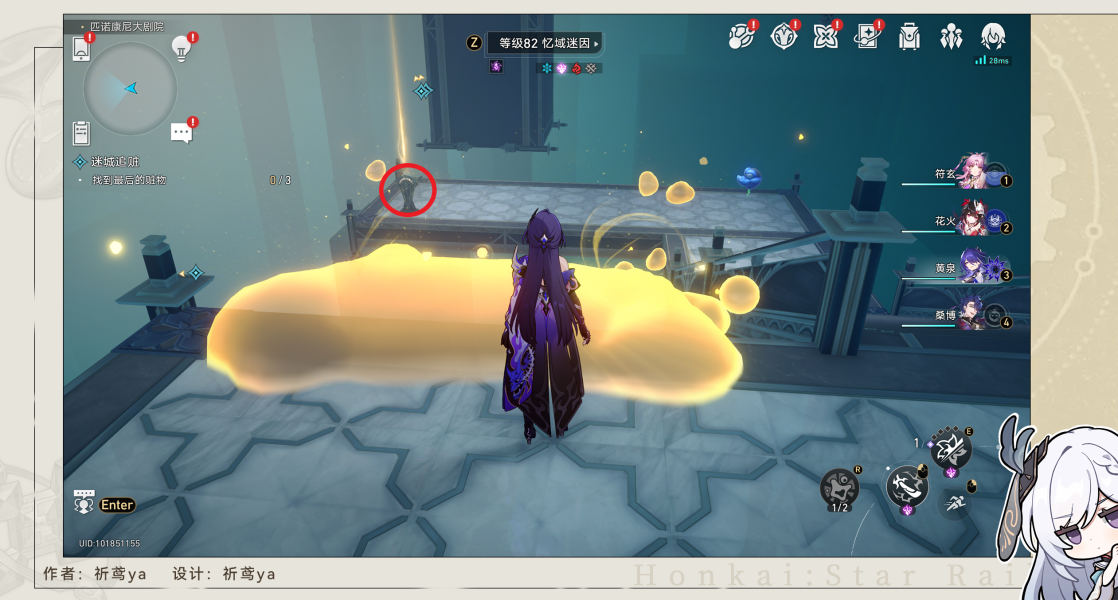Open the three-figure team setup icon

pyautogui.click(x=950, y=37)
